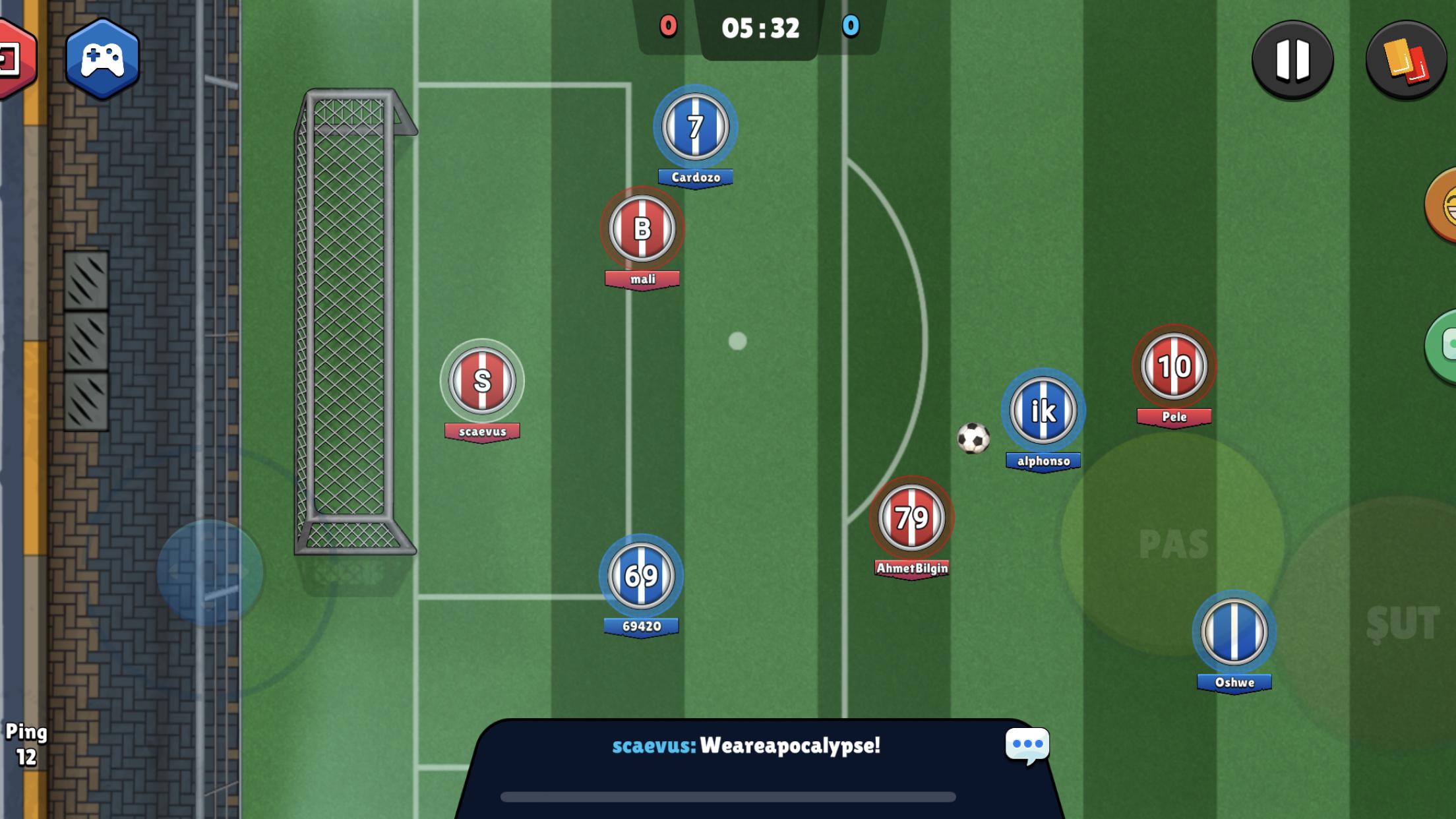The height and width of the screenshot is (819, 1456).
Task: Open chat with the speech bubble icon
Action: [x=1029, y=744]
